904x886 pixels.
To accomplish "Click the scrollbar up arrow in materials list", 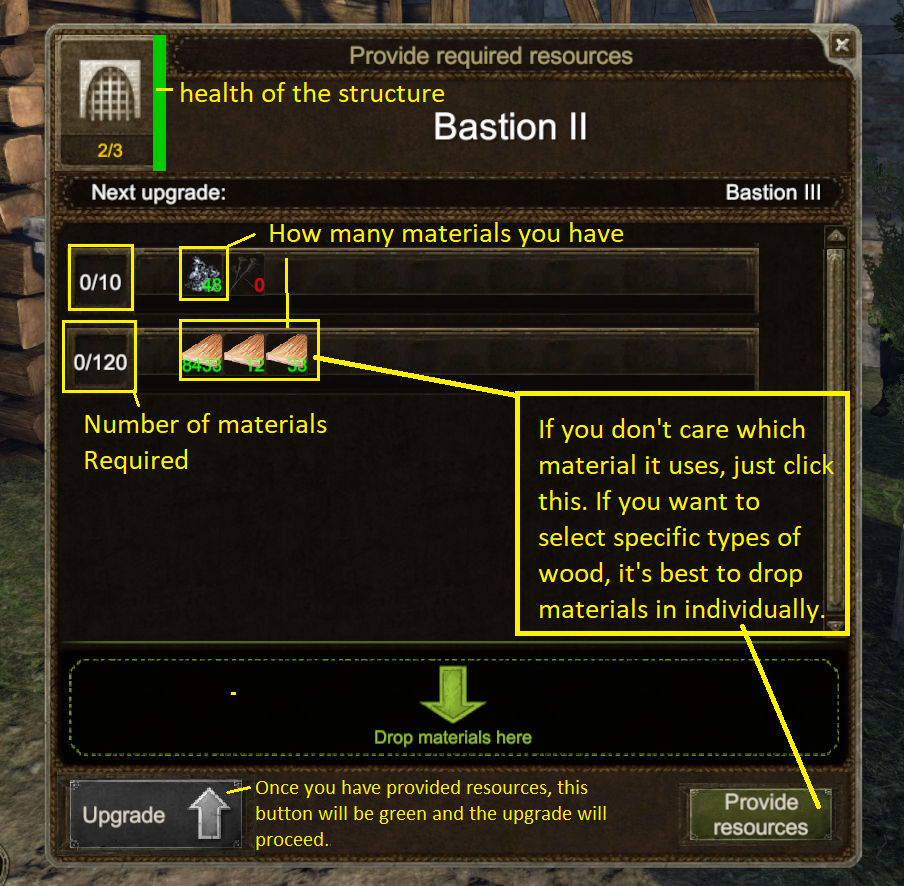I will tap(836, 236).
